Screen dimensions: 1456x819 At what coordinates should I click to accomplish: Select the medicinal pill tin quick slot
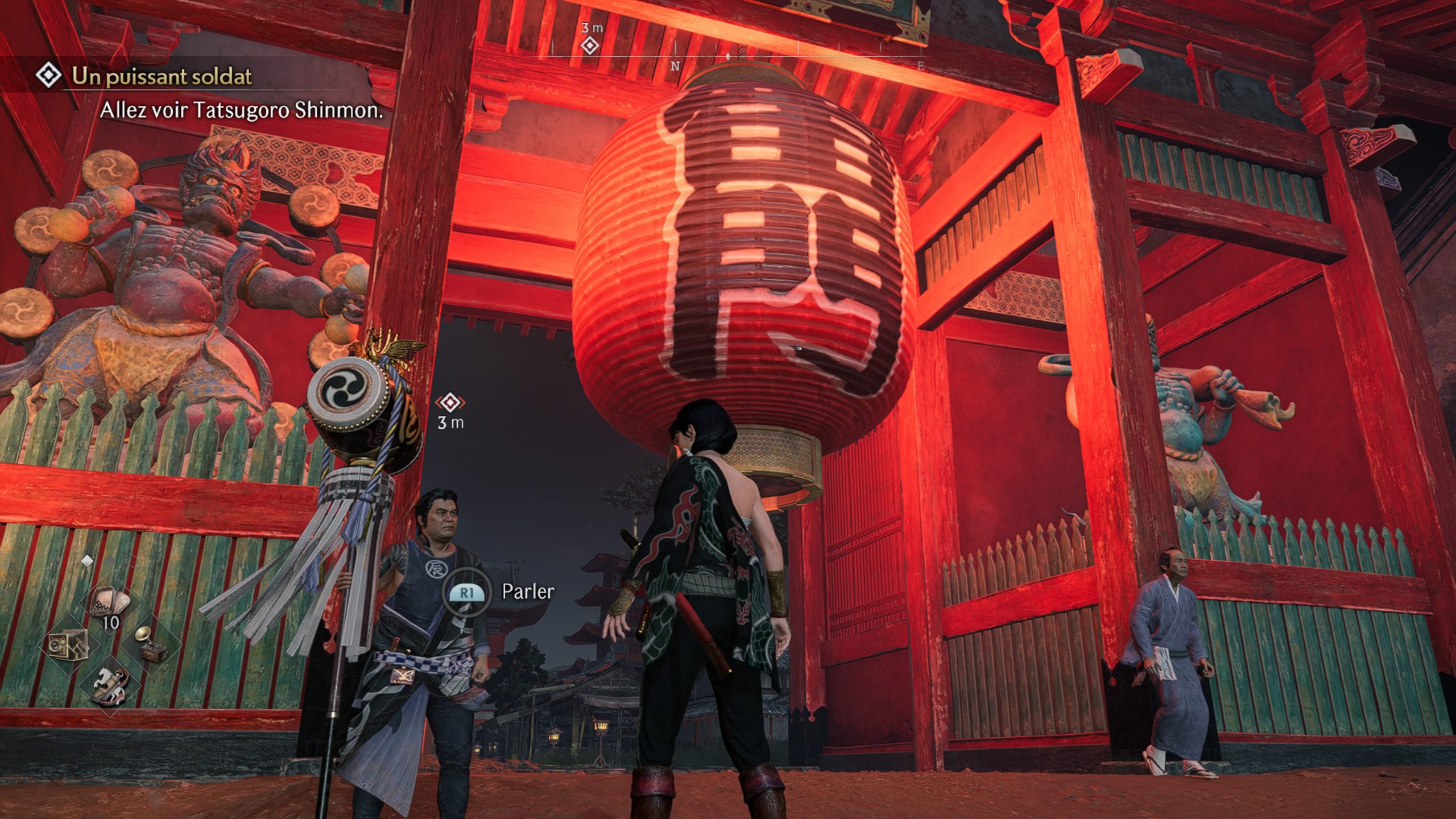click(110, 604)
